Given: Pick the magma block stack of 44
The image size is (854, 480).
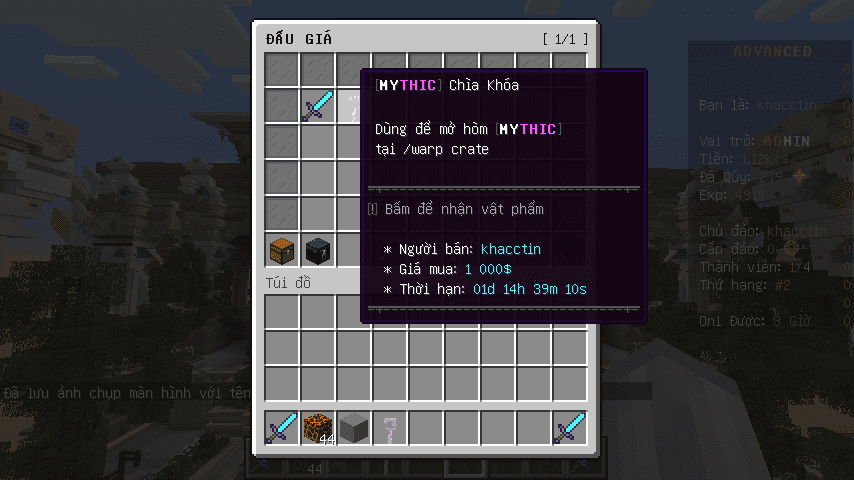Looking at the screenshot, I should coord(318,428).
